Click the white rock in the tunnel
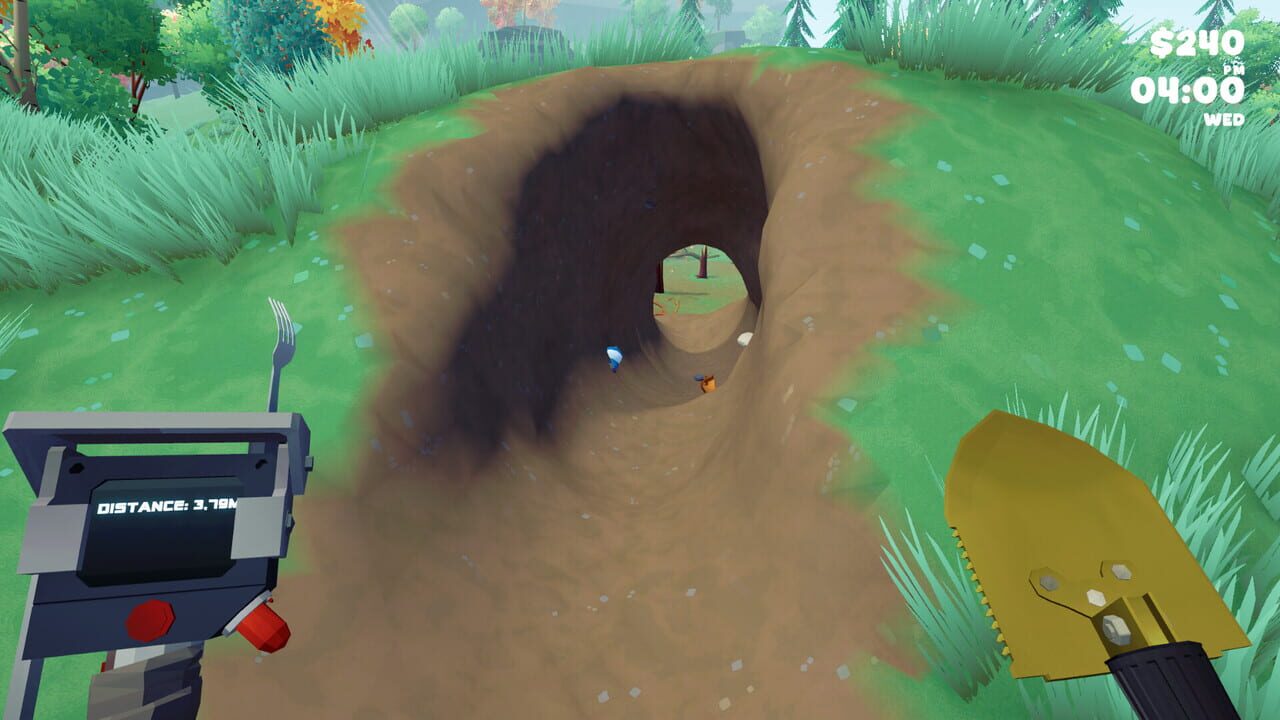This screenshot has width=1280, height=720. 745,338
